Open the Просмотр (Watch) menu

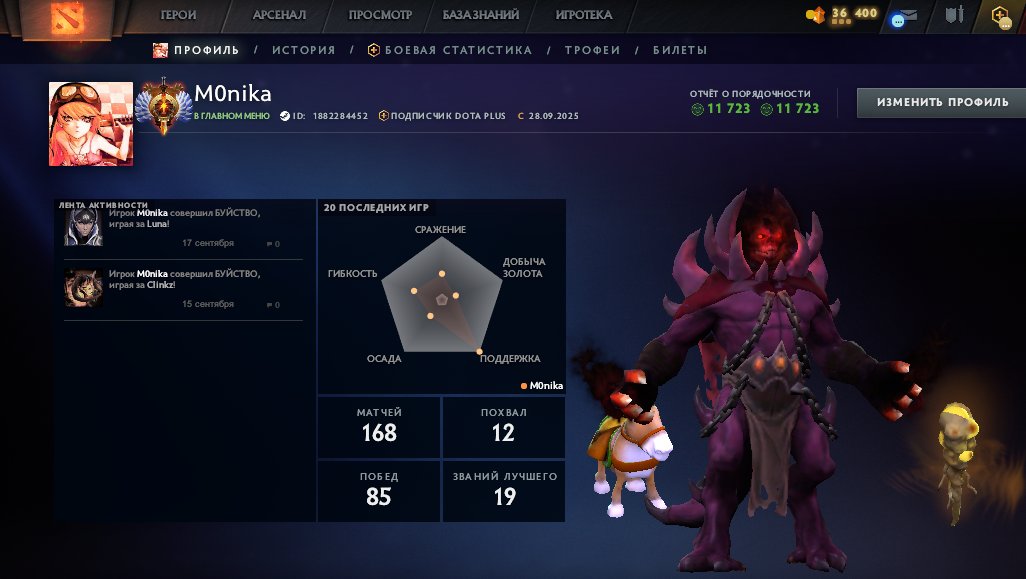point(380,15)
